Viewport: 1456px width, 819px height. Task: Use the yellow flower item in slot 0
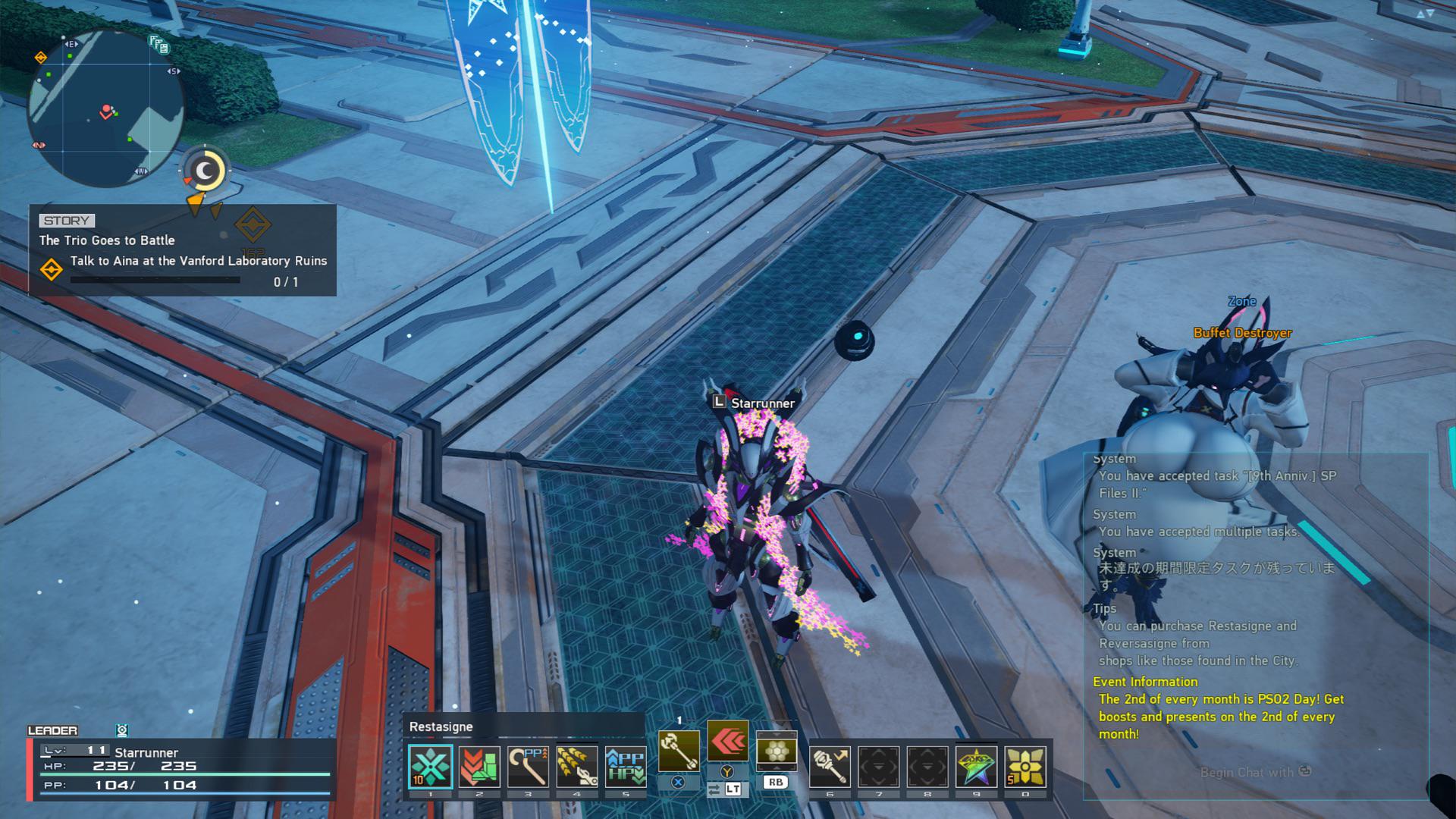[x=1025, y=767]
